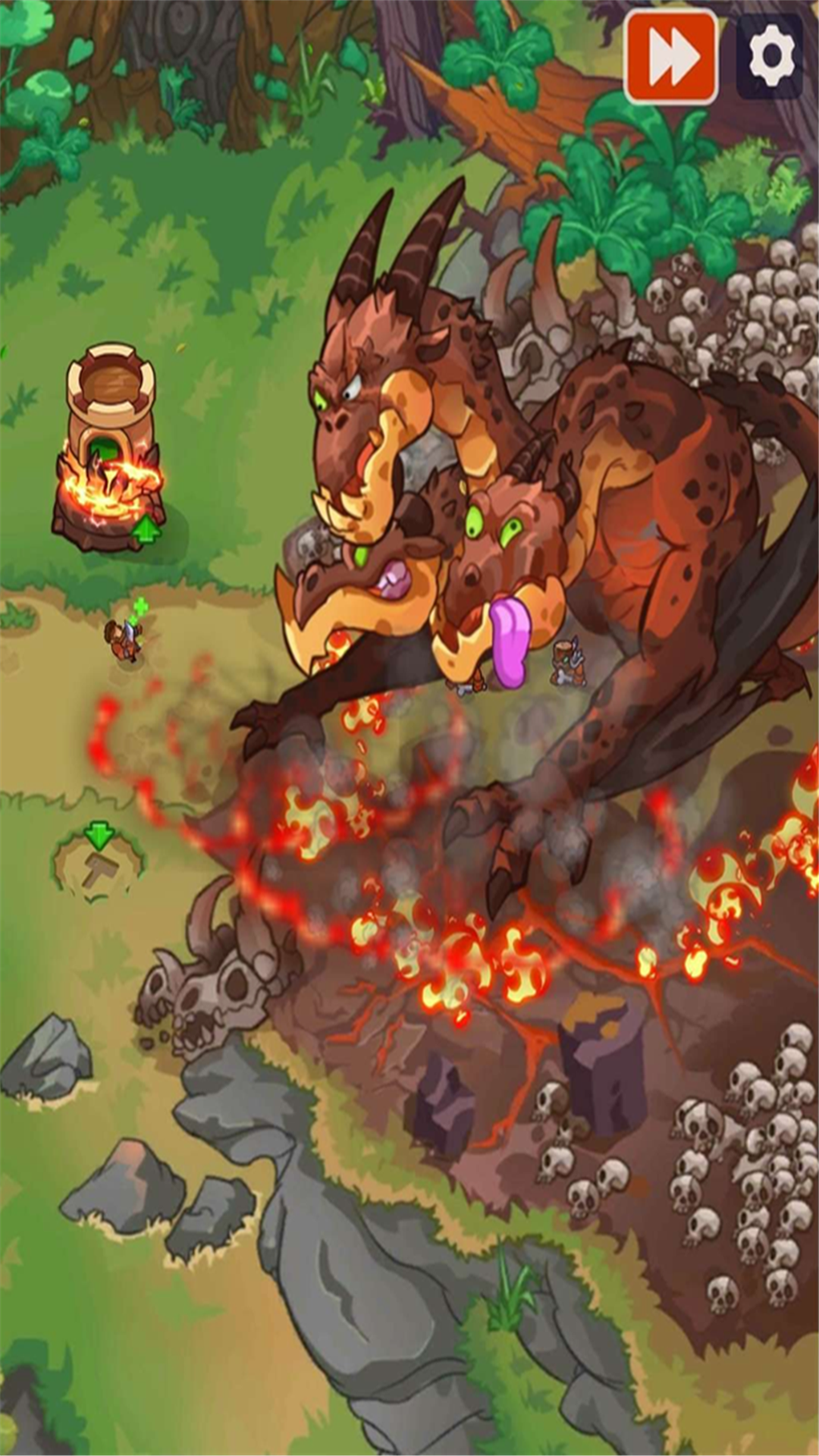Open the settings gear menu

click(x=770, y=57)
